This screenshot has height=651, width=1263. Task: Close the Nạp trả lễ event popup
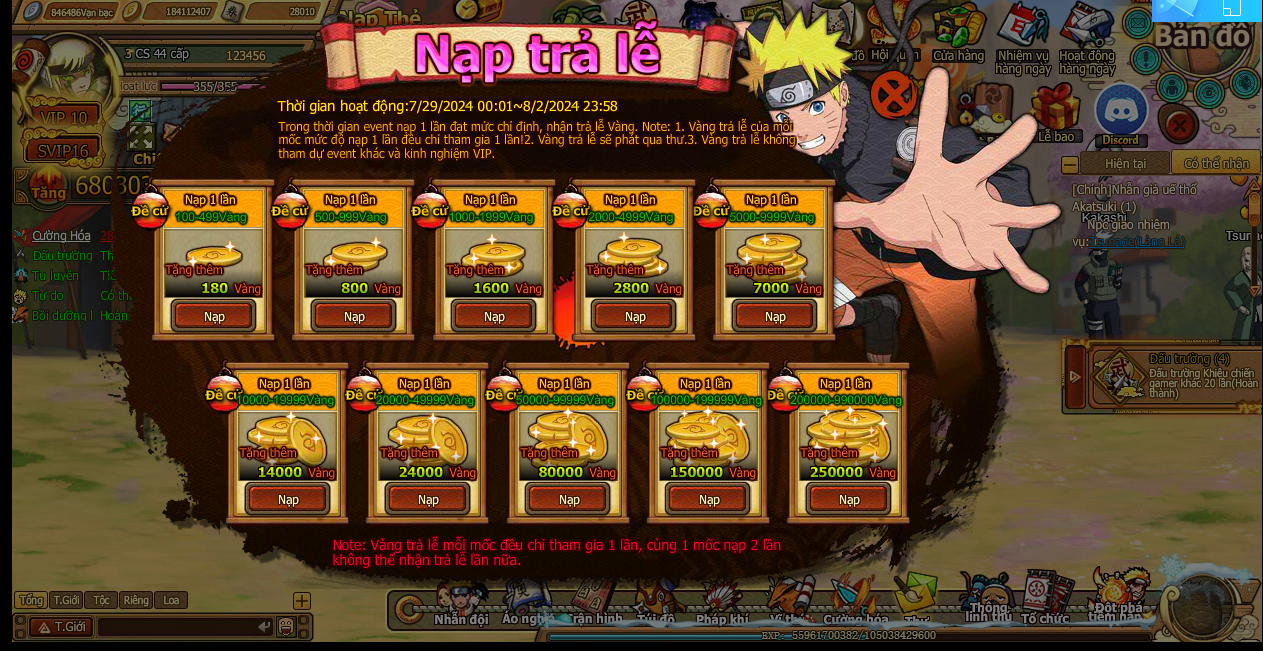pos(893,95)
